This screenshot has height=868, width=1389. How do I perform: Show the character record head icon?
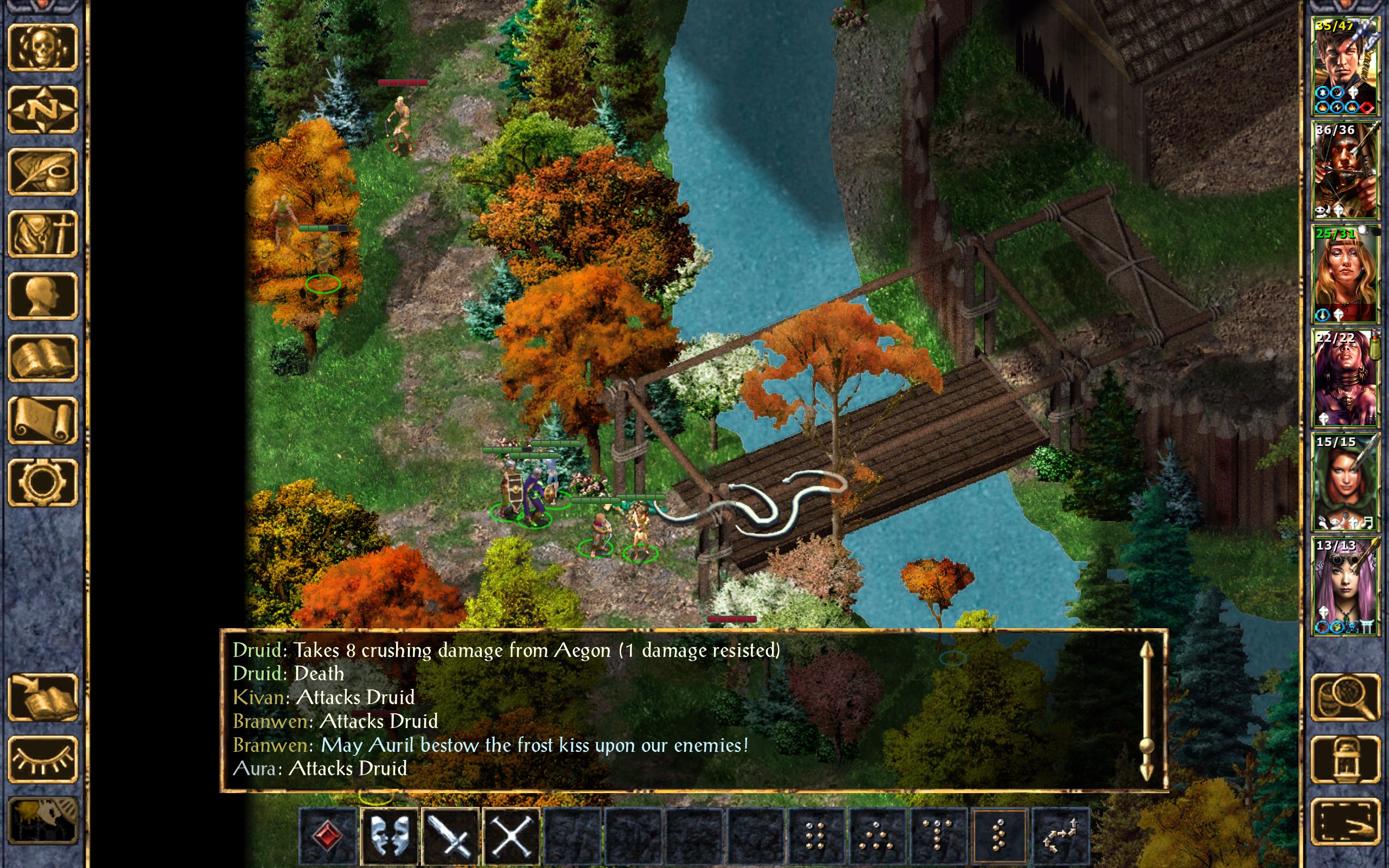click(42, 296)
